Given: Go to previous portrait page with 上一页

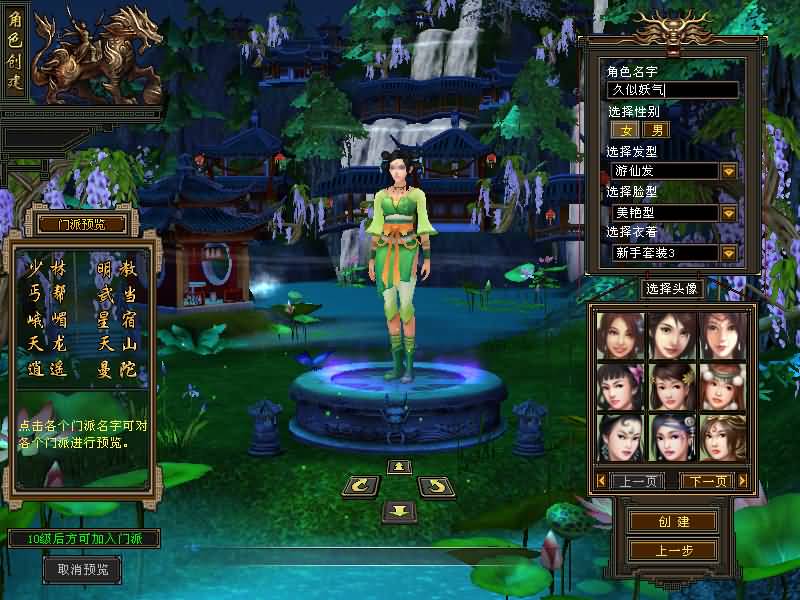Looking at the screenshot, I should (638, 481).
